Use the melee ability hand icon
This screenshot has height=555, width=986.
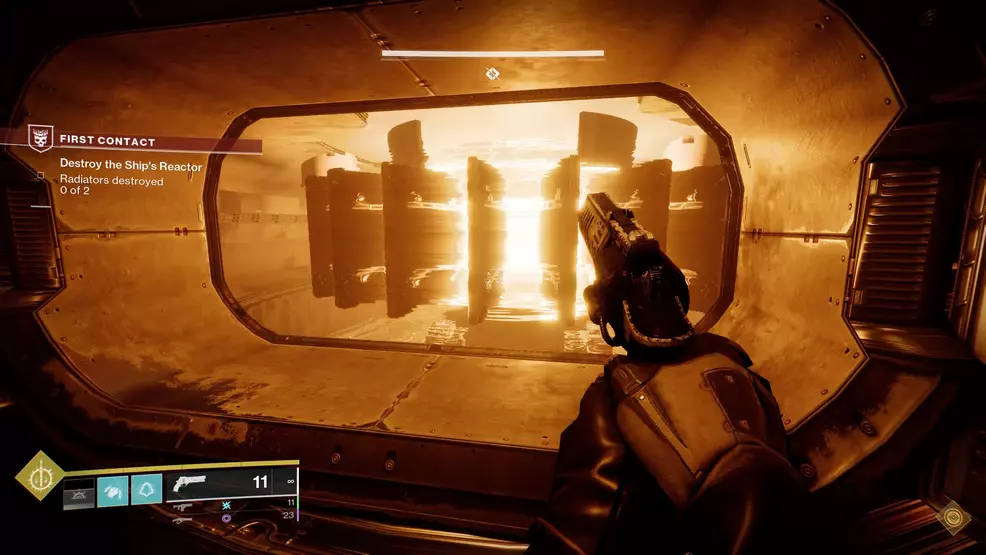112,489
